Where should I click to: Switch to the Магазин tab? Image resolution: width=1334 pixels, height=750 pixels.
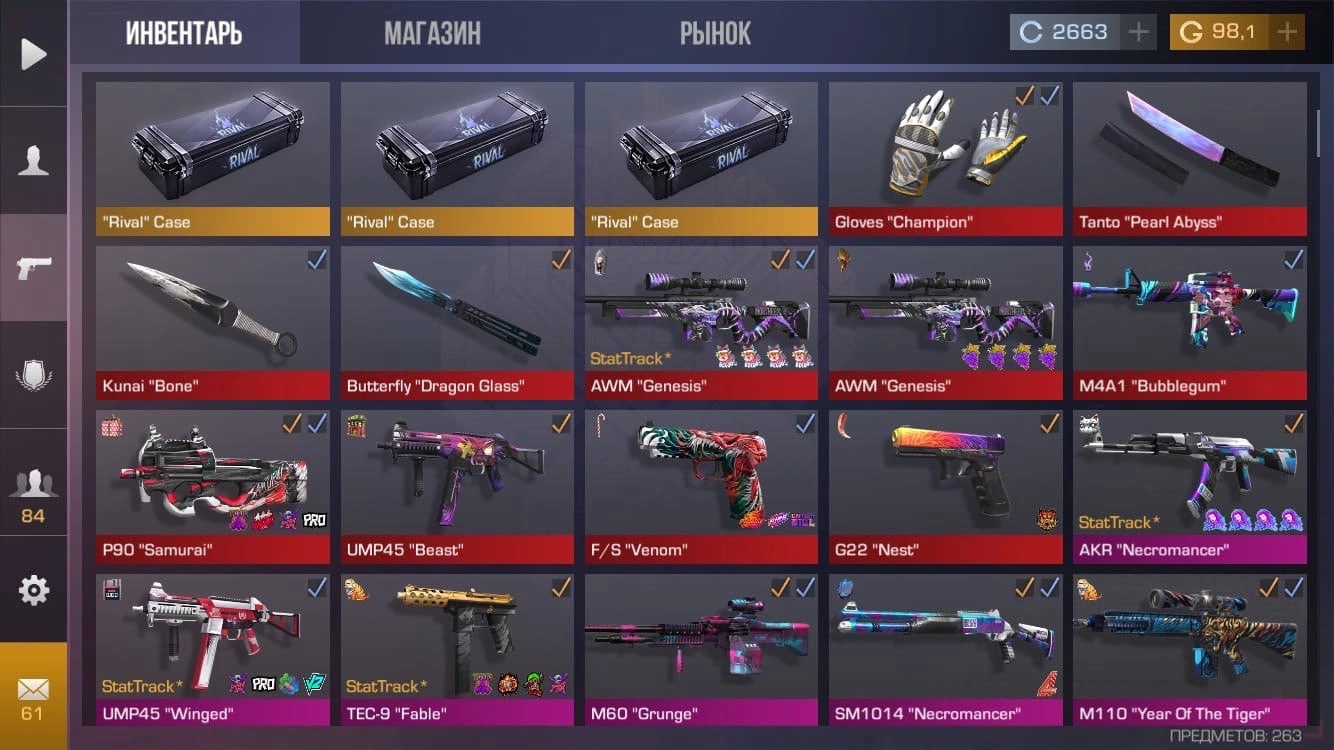432,33
